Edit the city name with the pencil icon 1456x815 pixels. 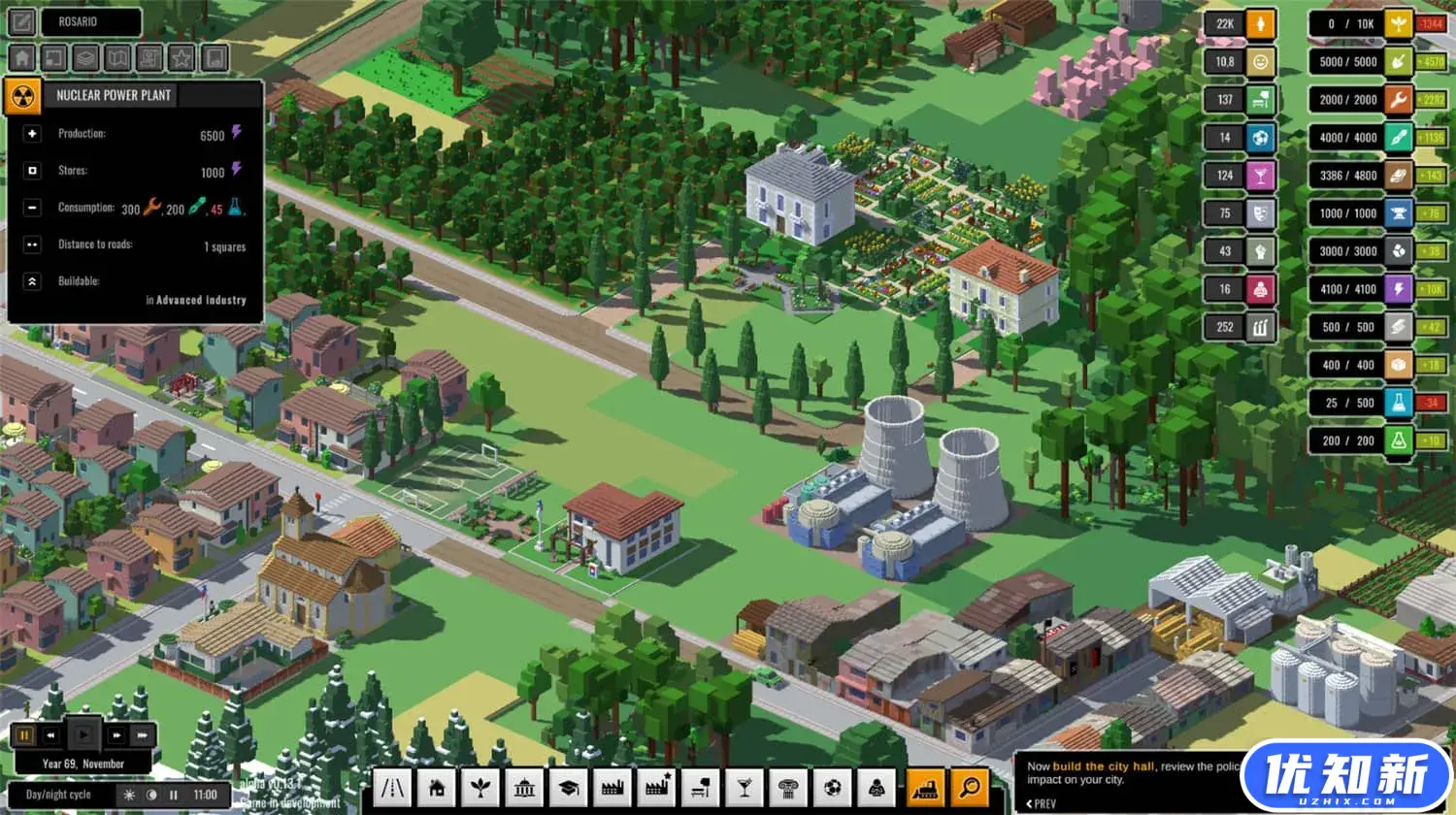(x=22, y=21)
